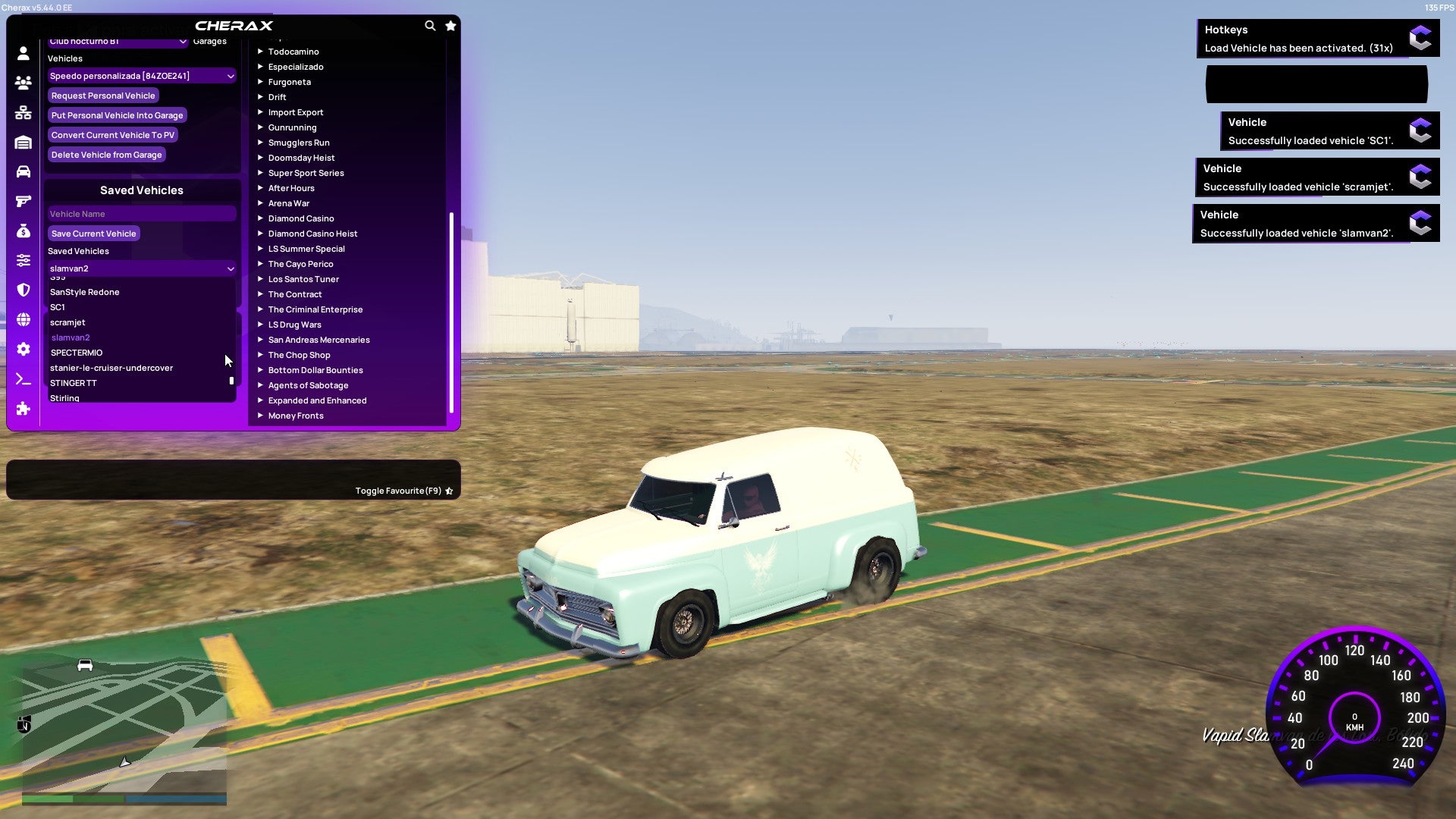Image resolution: width=1456 pixels, height=819 pixels.
Task: Open the vehicle menu via the car icon
Action: coord(23,171)
